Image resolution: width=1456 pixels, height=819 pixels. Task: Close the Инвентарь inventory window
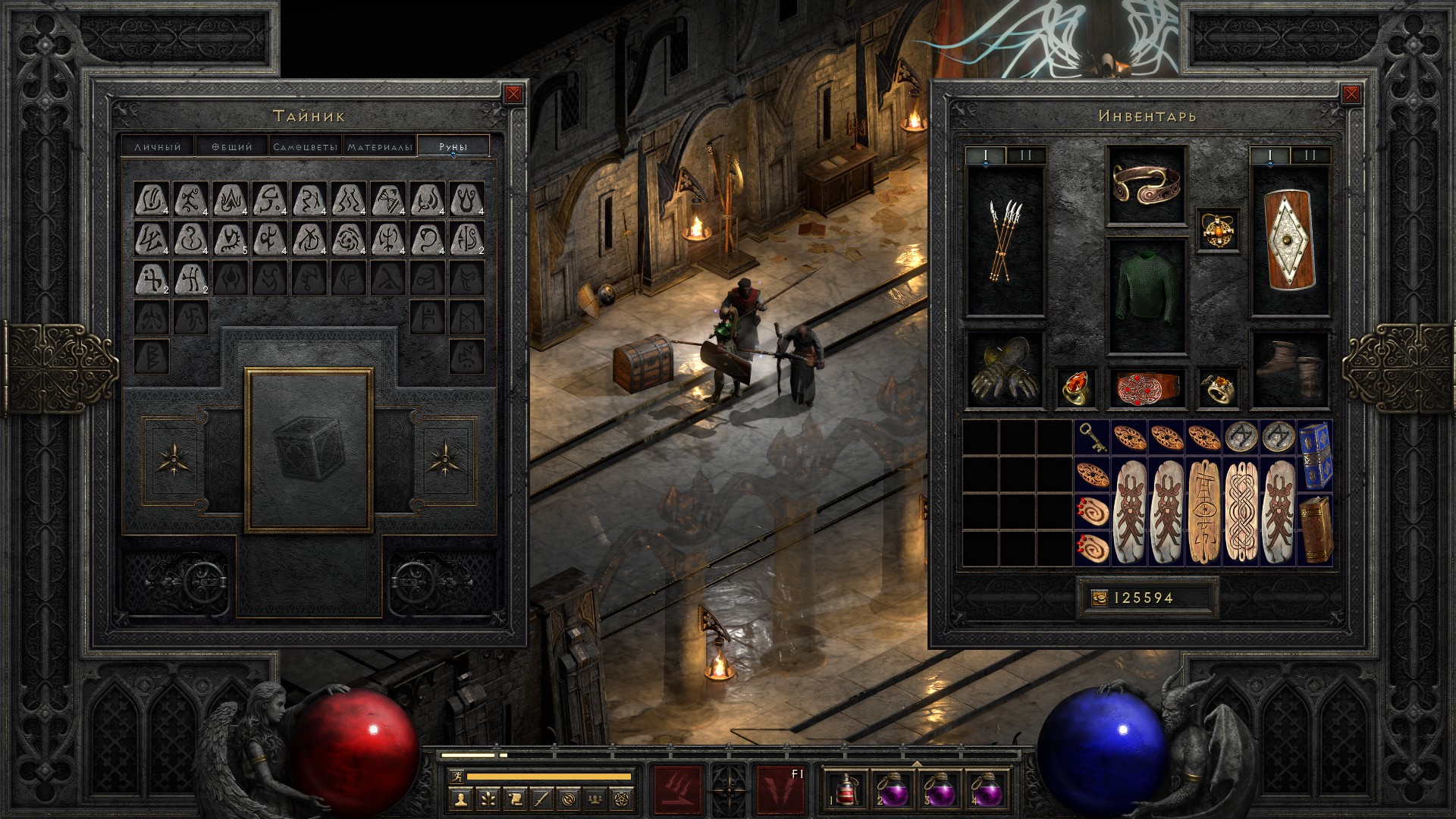[x=1351, y=94]
